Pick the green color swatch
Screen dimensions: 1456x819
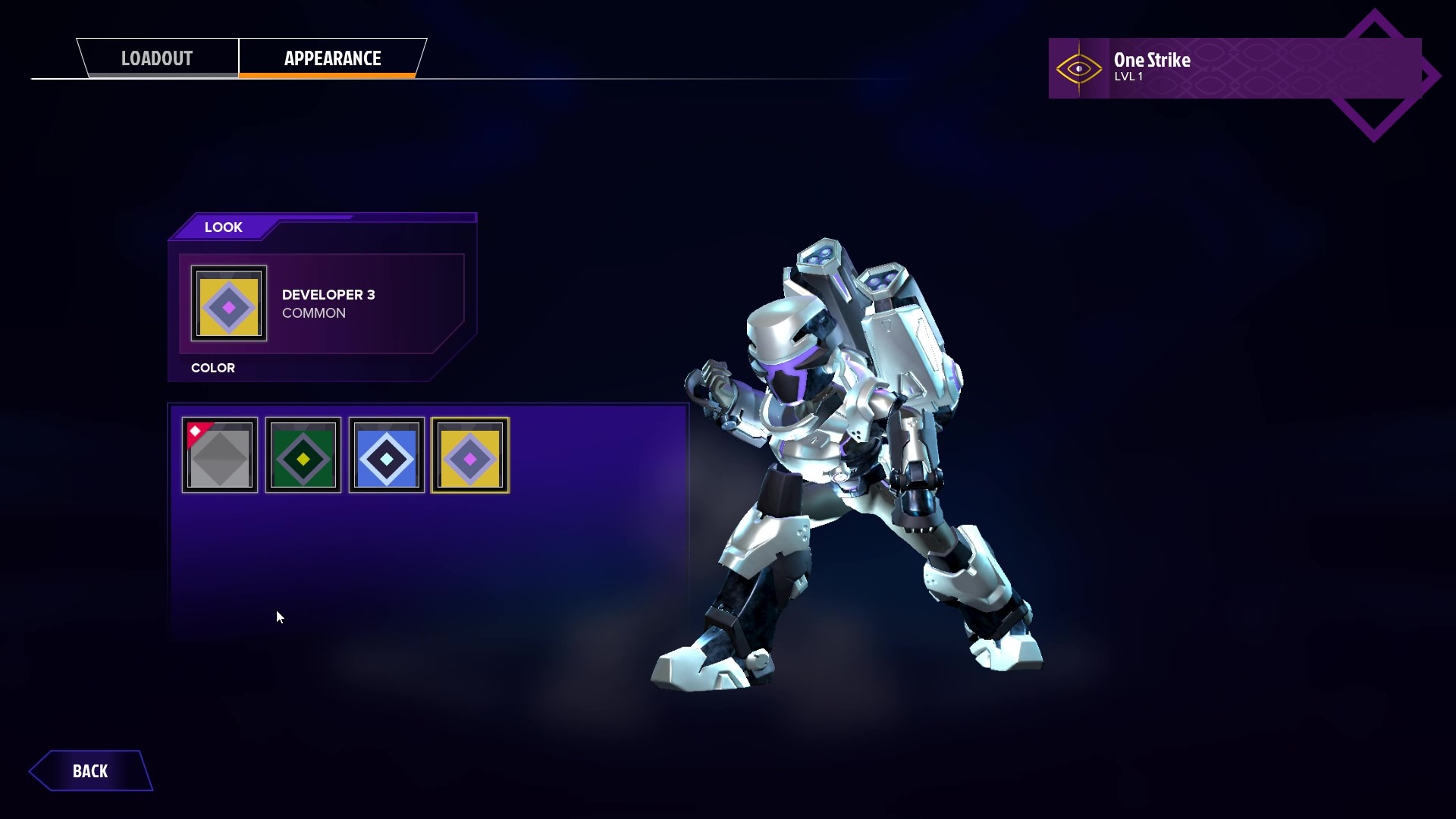303,456
